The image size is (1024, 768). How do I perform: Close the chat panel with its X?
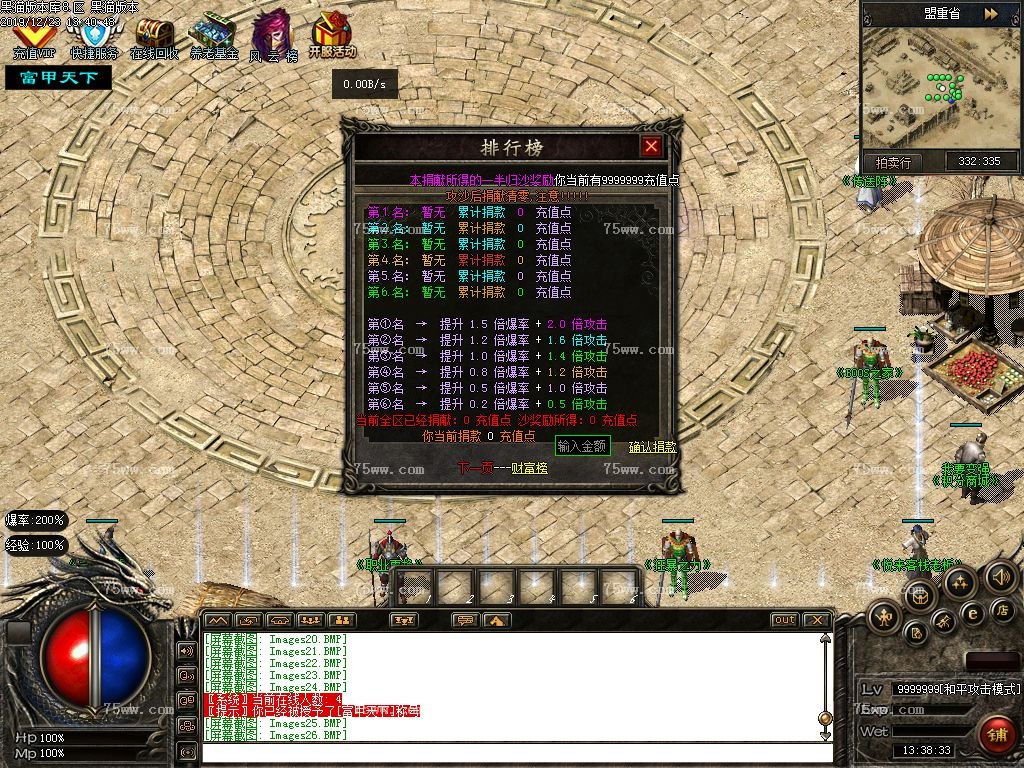pos(817,620)
